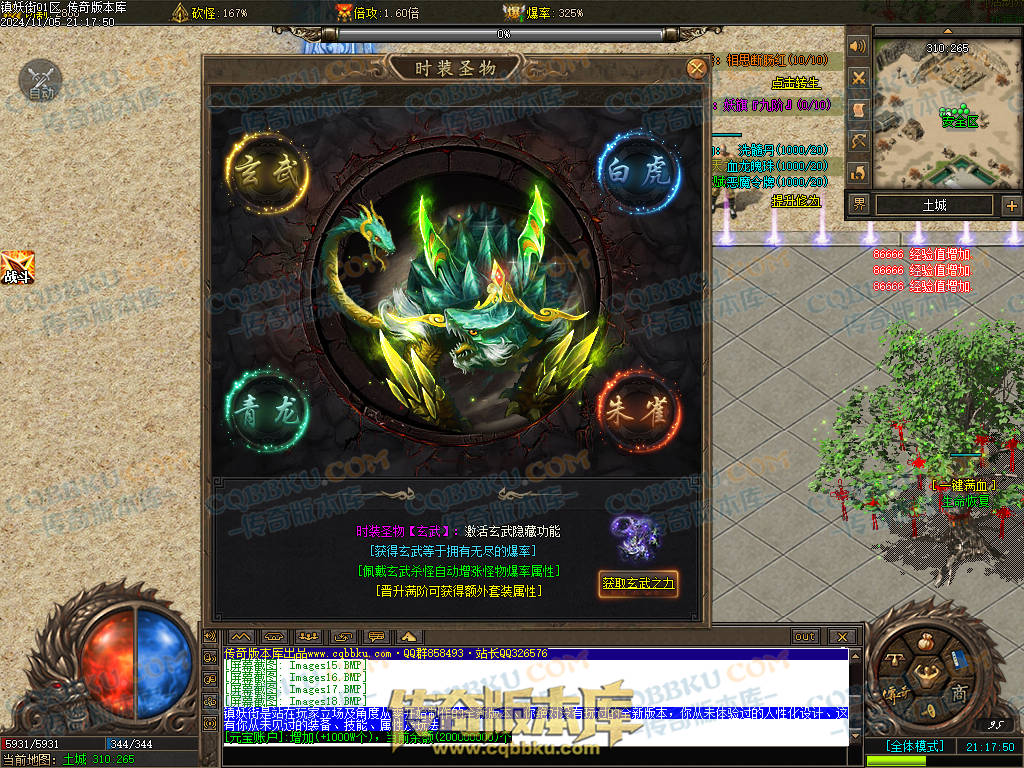
Task: Close the chat panel with its X
Action: (842, 636)
